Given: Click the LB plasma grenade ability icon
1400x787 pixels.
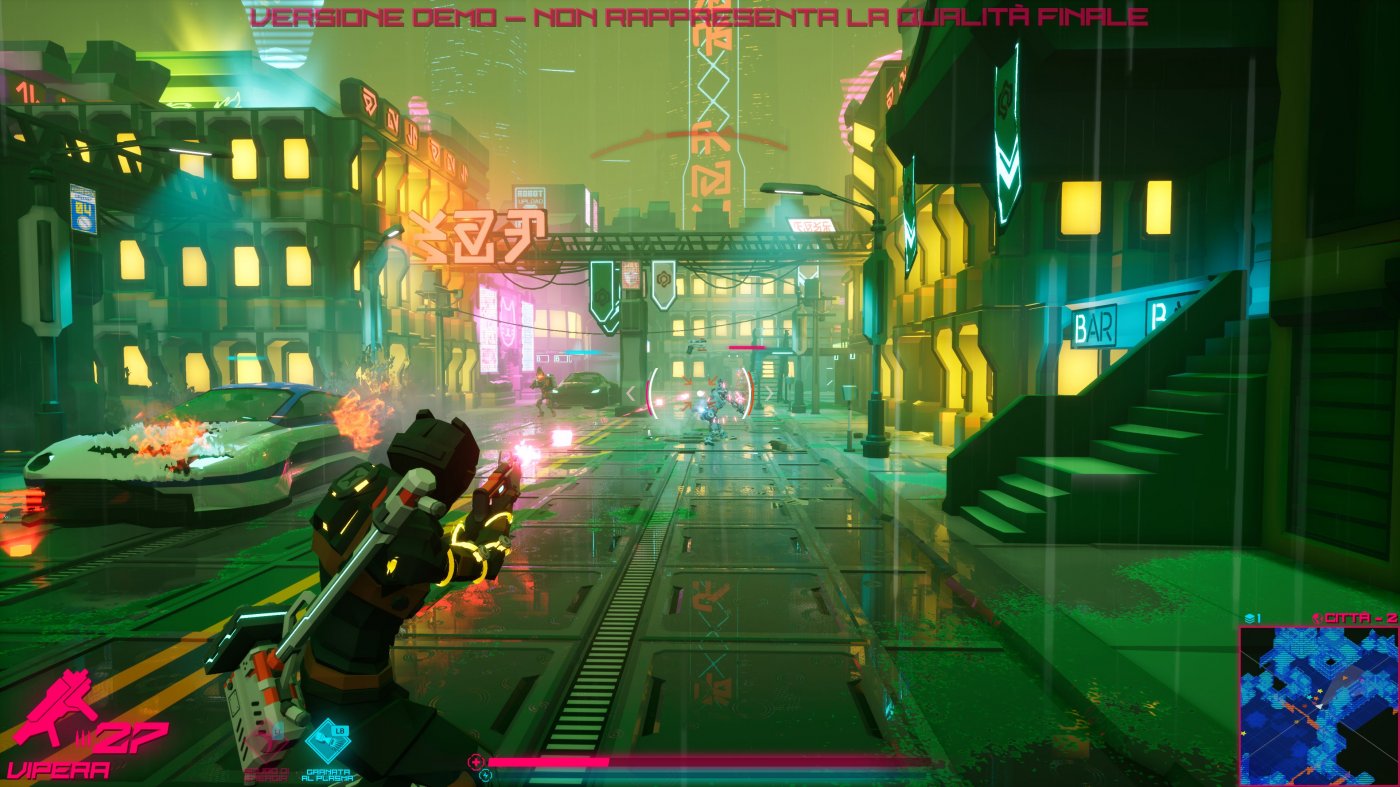Looking at the screenshot, I should point(328,740).
